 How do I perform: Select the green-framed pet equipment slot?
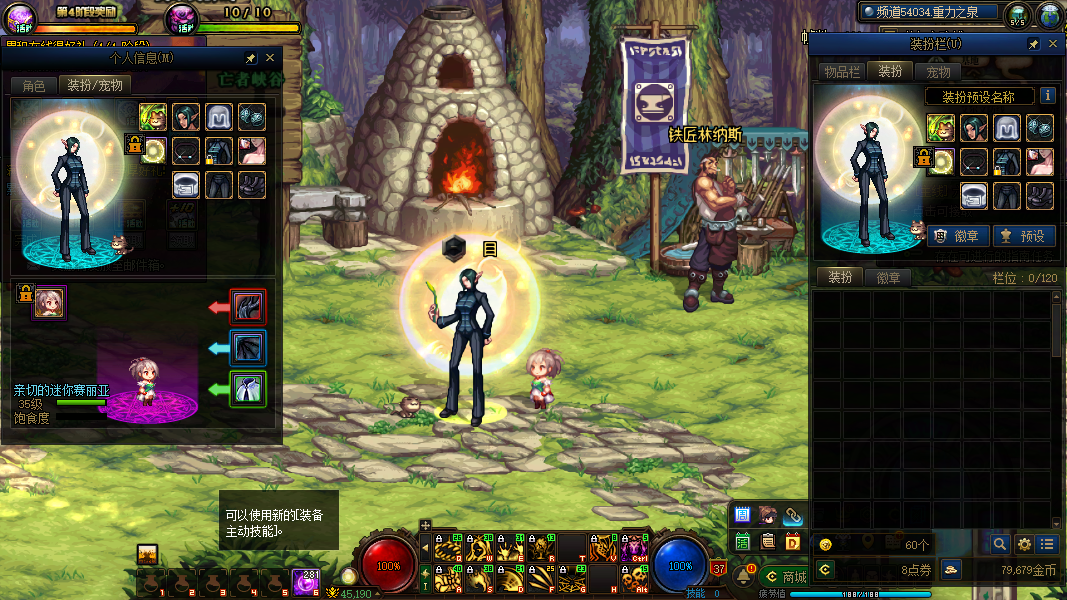248,388
